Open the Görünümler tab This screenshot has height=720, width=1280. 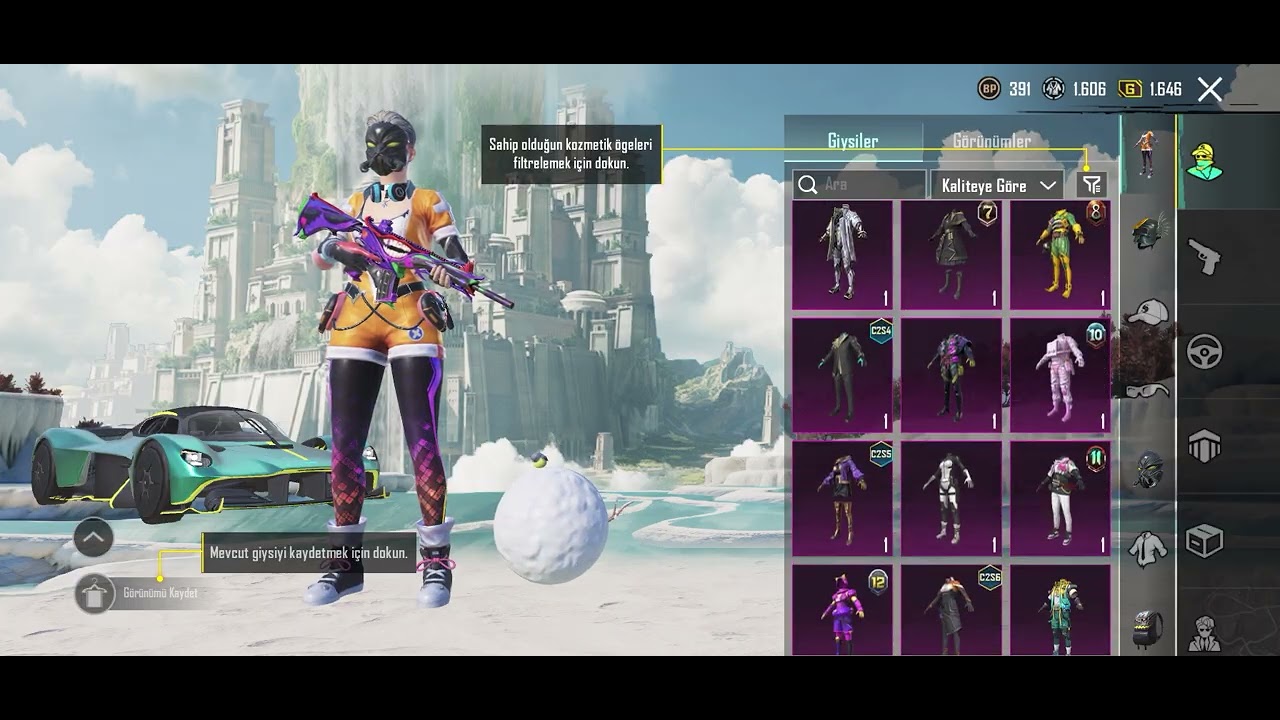tap(991, 141)
